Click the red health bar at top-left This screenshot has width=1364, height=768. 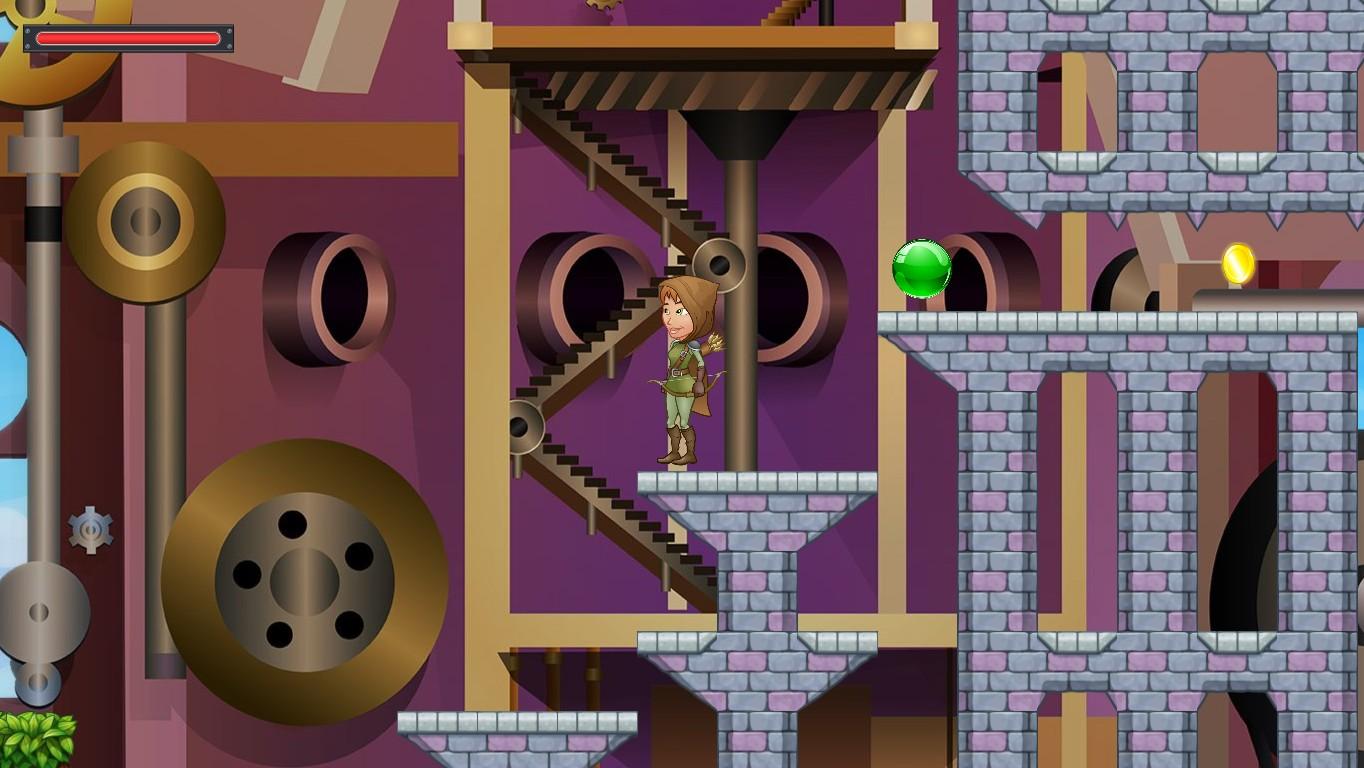coord(130,38)
